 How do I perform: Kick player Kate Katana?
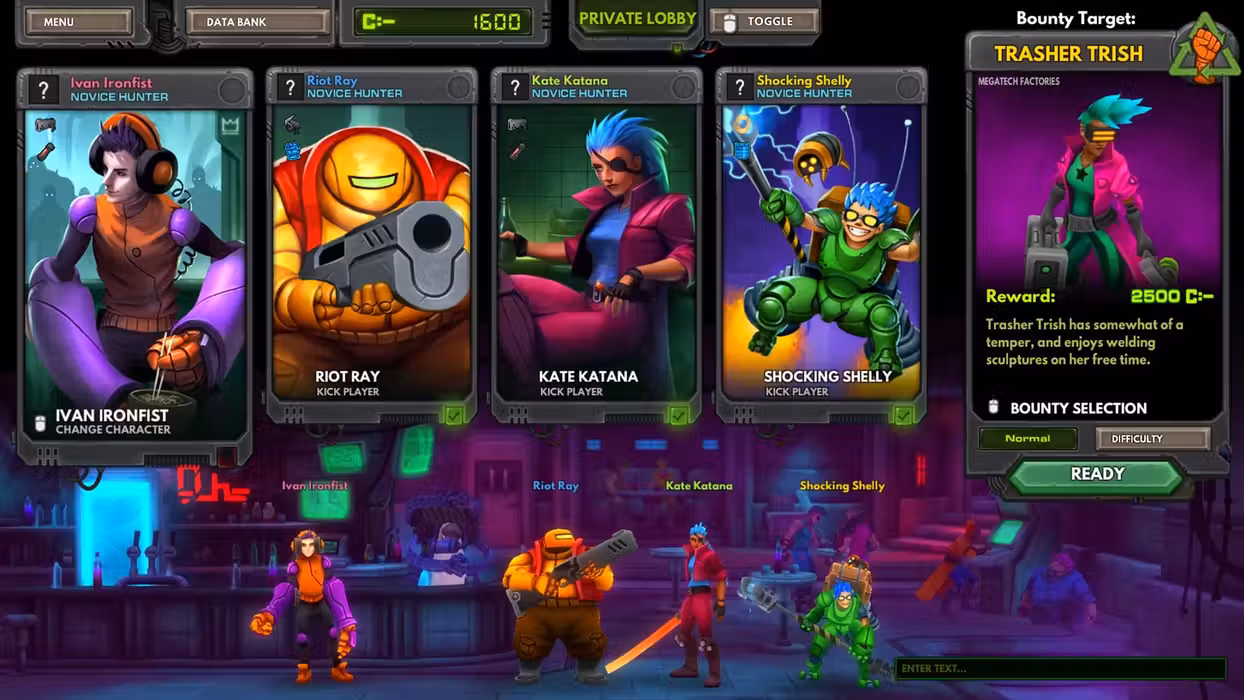point(587,383)
